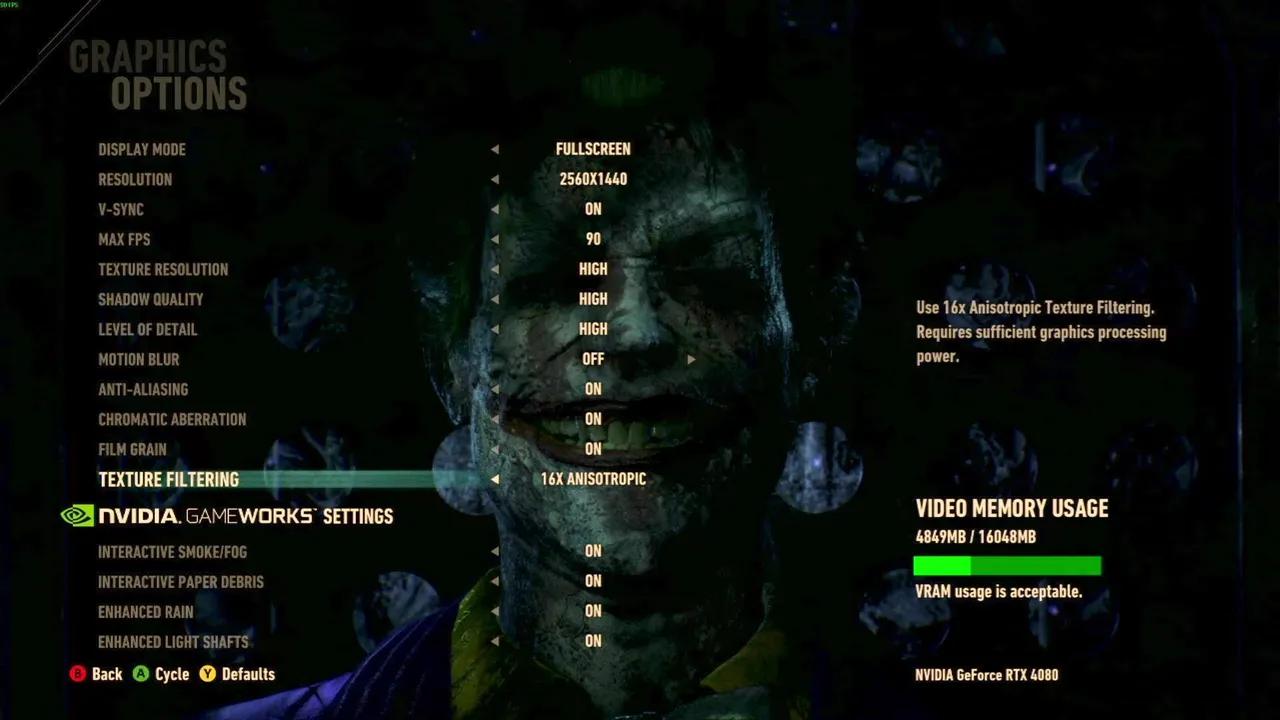This screenshot has height=720, width=1280.
Task: Select the Display Mode option row
Action: [142, 149]
